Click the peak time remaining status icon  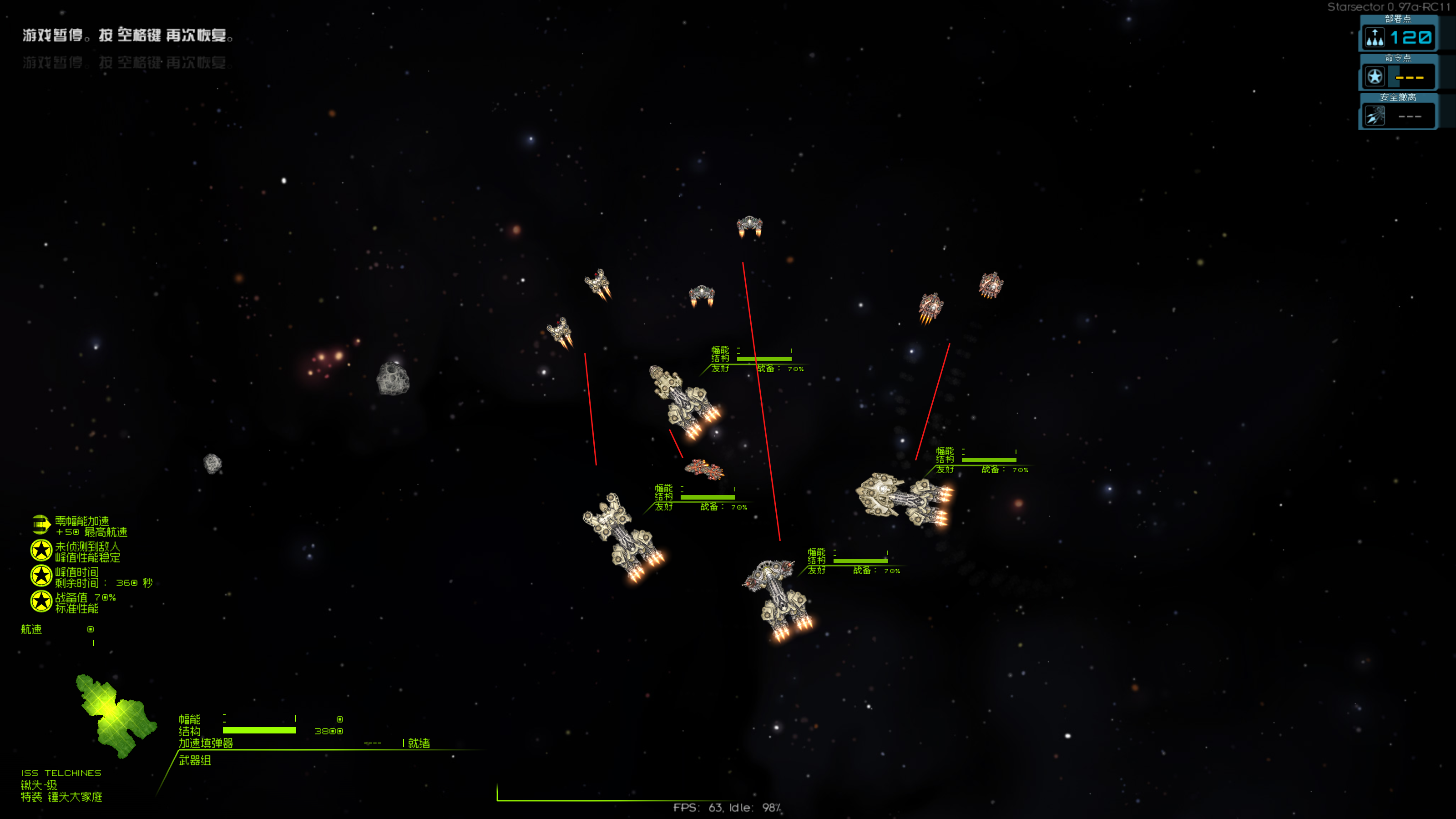click(40, 576)
